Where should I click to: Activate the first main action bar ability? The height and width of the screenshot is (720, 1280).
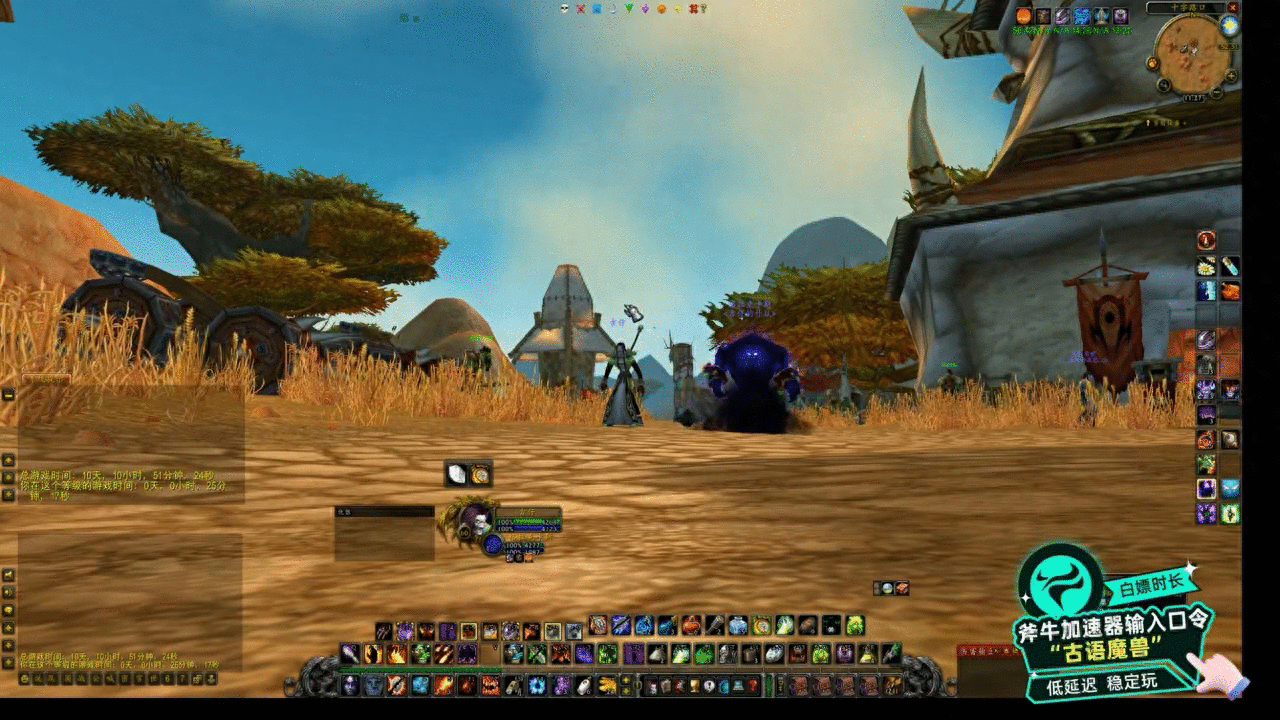pyautogui.click(x=350, y=686)
